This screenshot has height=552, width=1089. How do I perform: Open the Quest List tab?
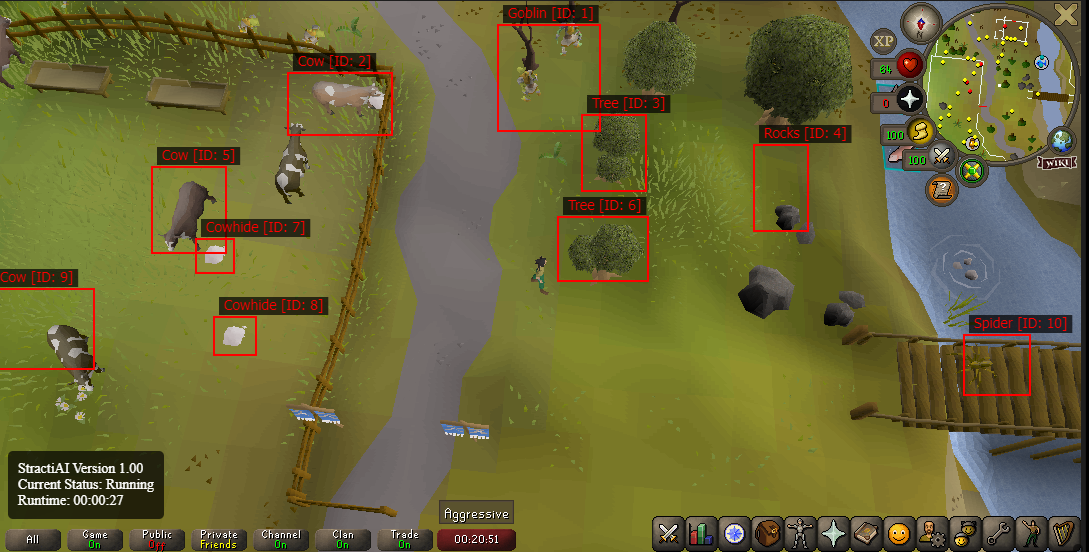pos(734,533)
